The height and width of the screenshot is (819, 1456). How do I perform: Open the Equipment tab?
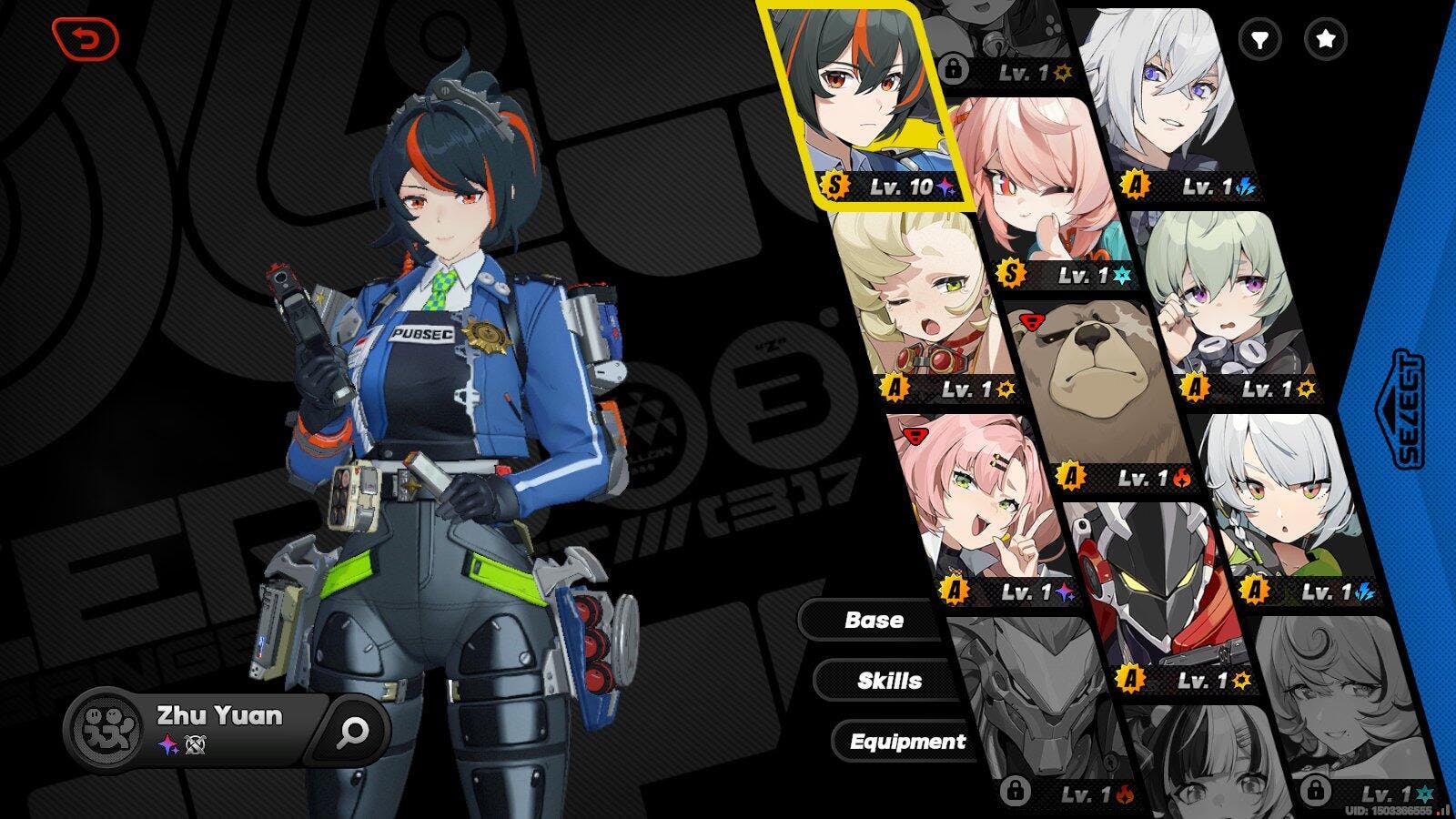(x=906, y=742)
